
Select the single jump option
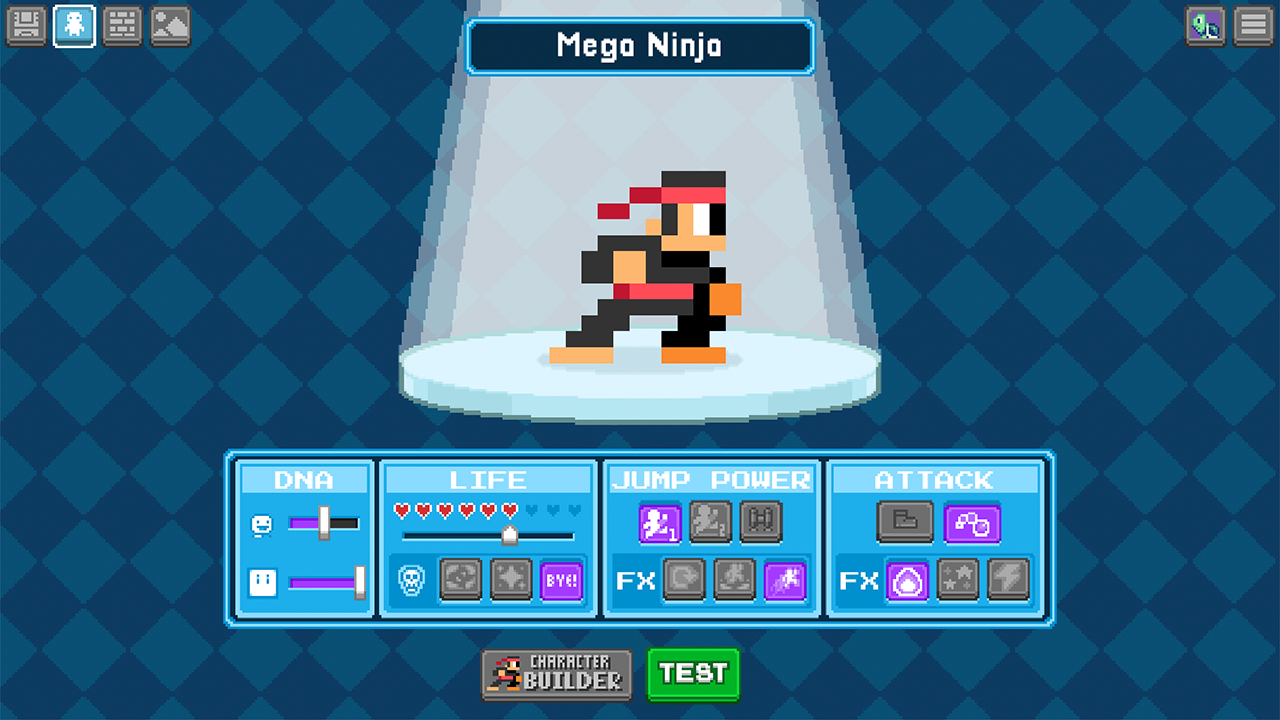(x=660, y=522)
